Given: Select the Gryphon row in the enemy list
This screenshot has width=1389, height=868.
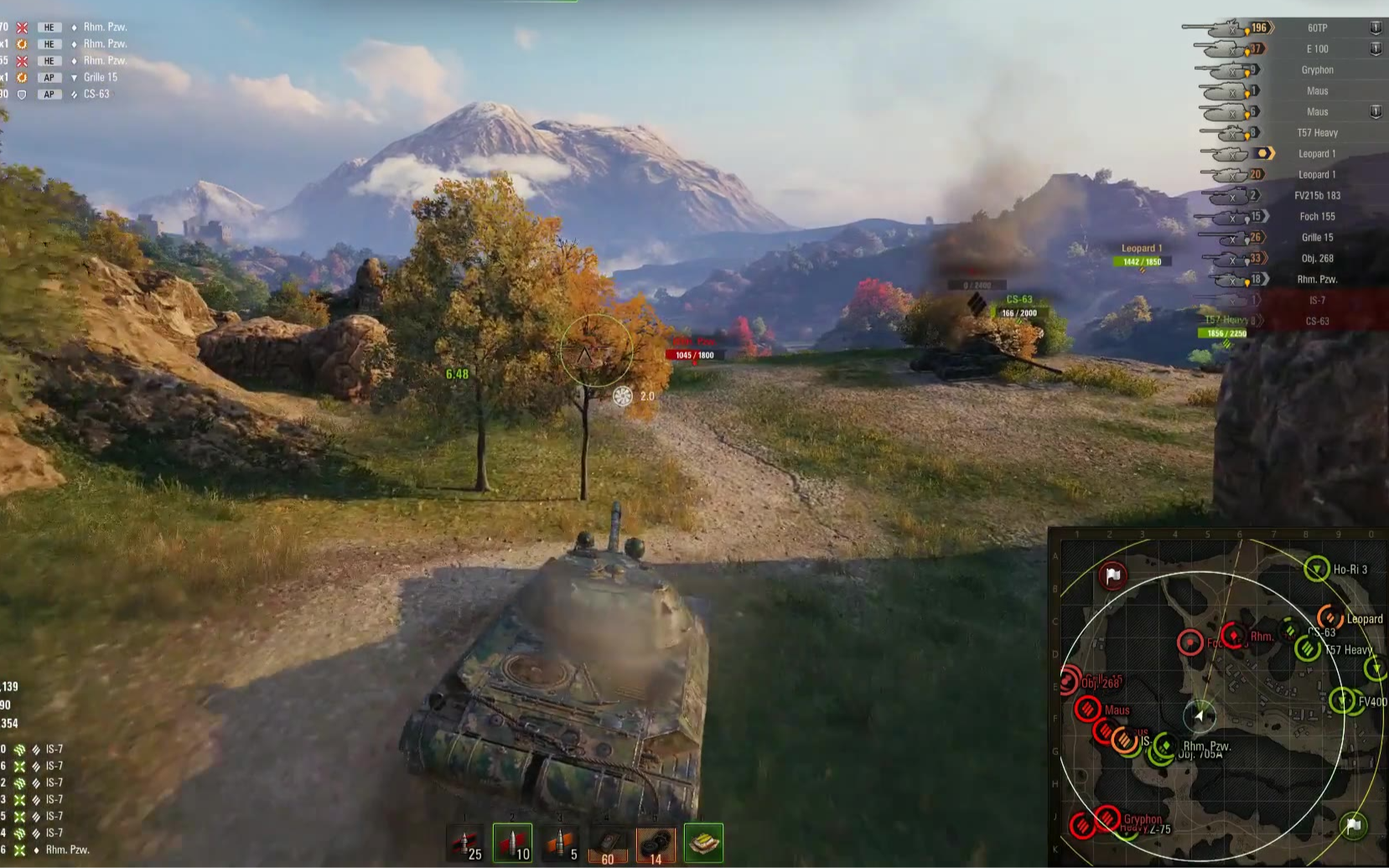Looking at the screenshot, I should 1317,70.
